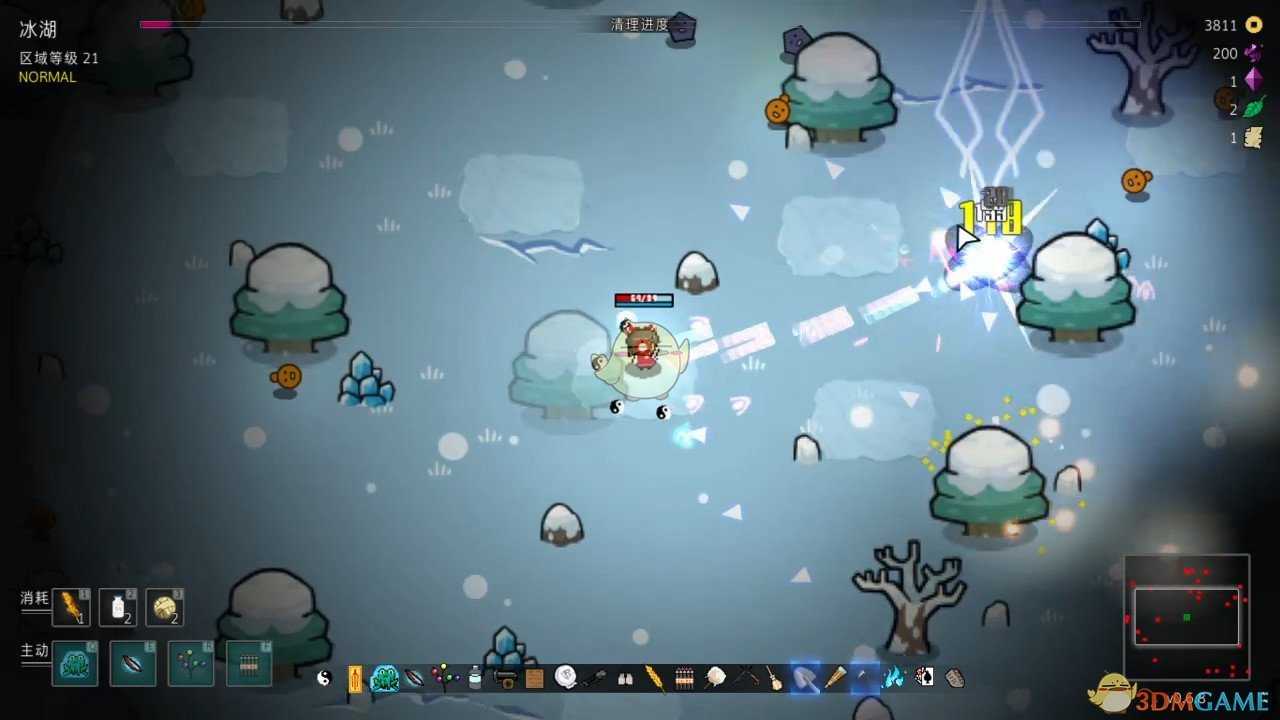Activate the frog active skill

[75, 663]
